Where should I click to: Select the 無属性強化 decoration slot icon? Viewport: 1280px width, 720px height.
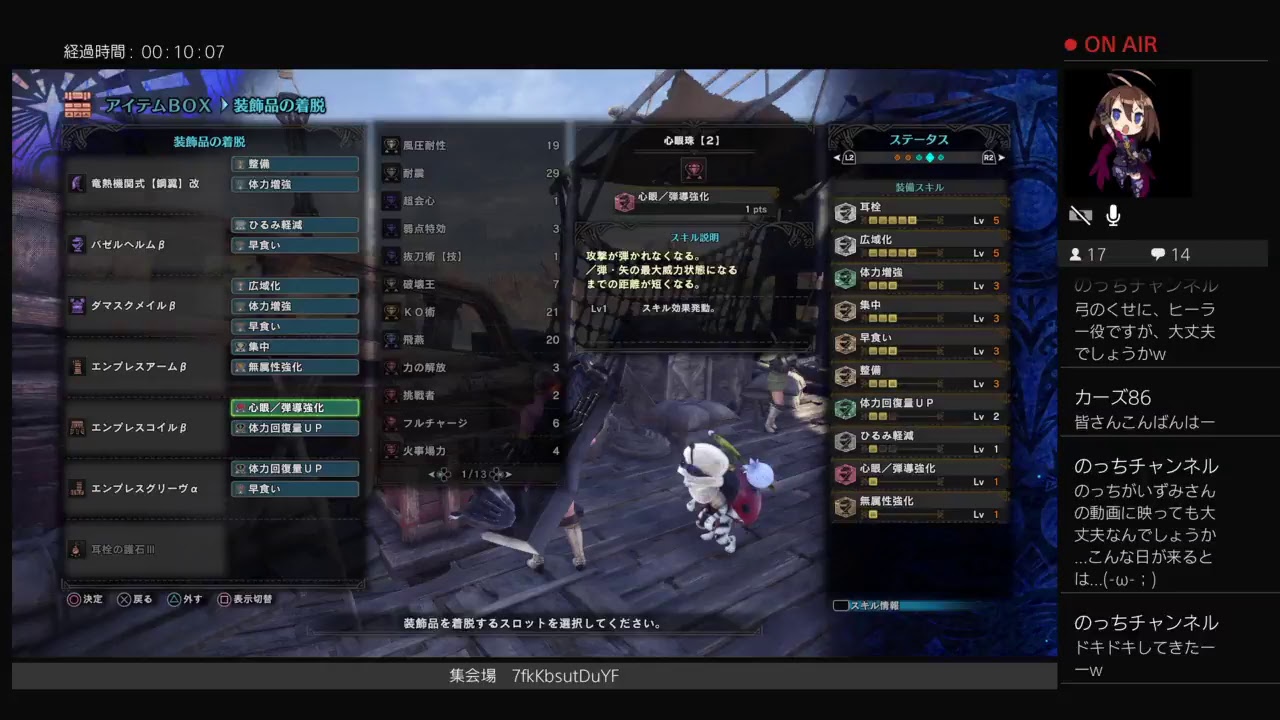[294, 367]
